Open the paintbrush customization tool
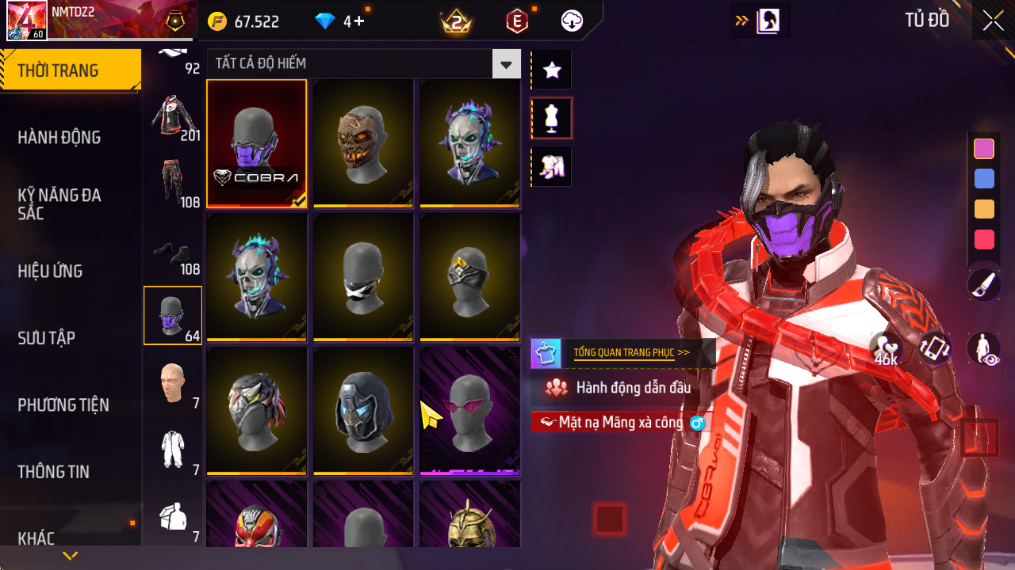The width and height of the screenshot is (1015, 570). pyautogui.click(x=984, y=285)
